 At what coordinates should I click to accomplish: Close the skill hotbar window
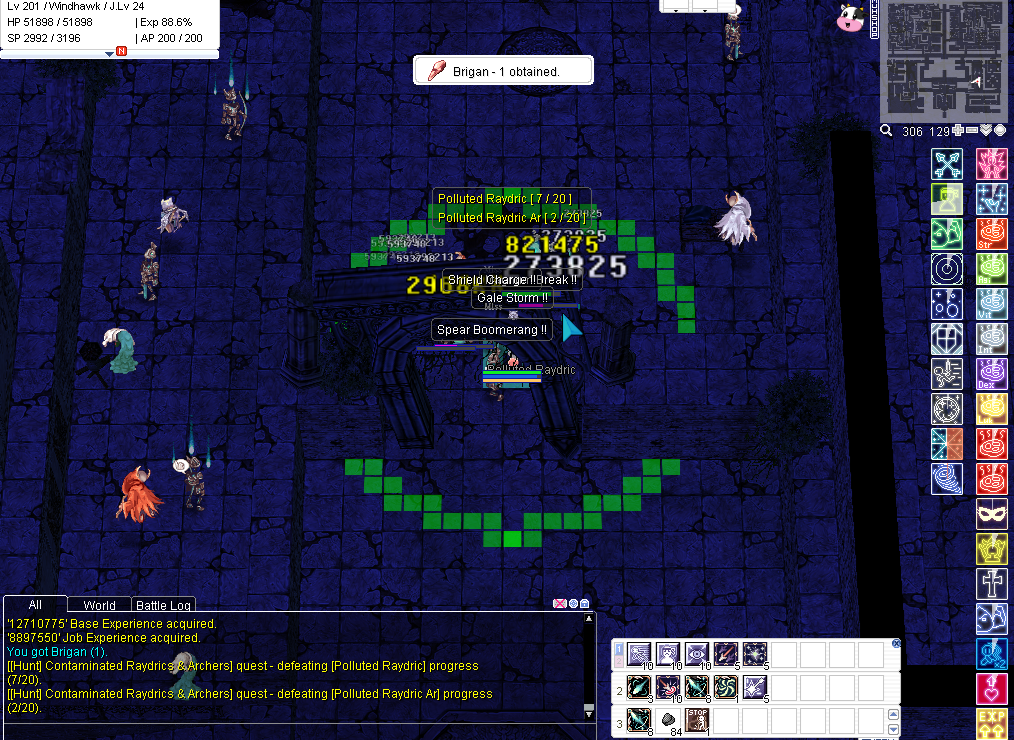896,643
